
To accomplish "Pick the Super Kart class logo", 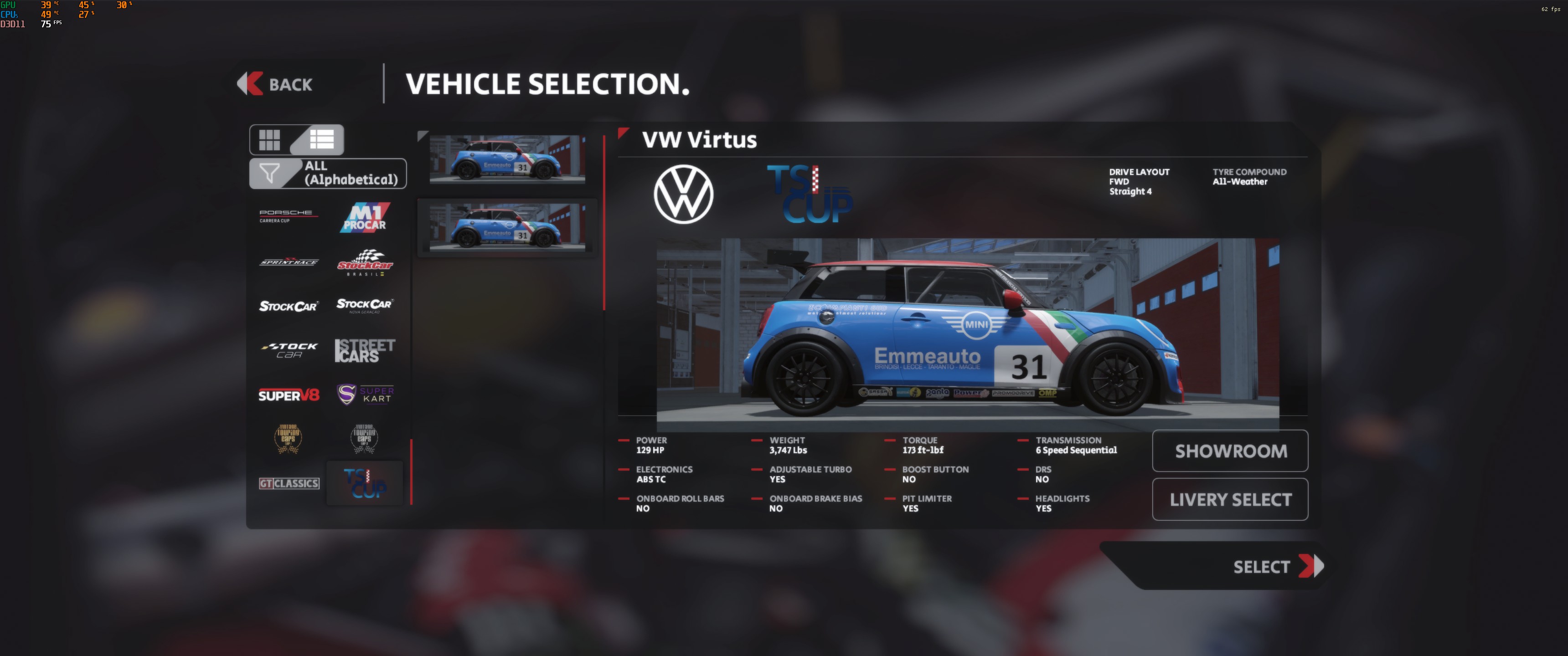I will pyautogui.click(x=365, y=395).
